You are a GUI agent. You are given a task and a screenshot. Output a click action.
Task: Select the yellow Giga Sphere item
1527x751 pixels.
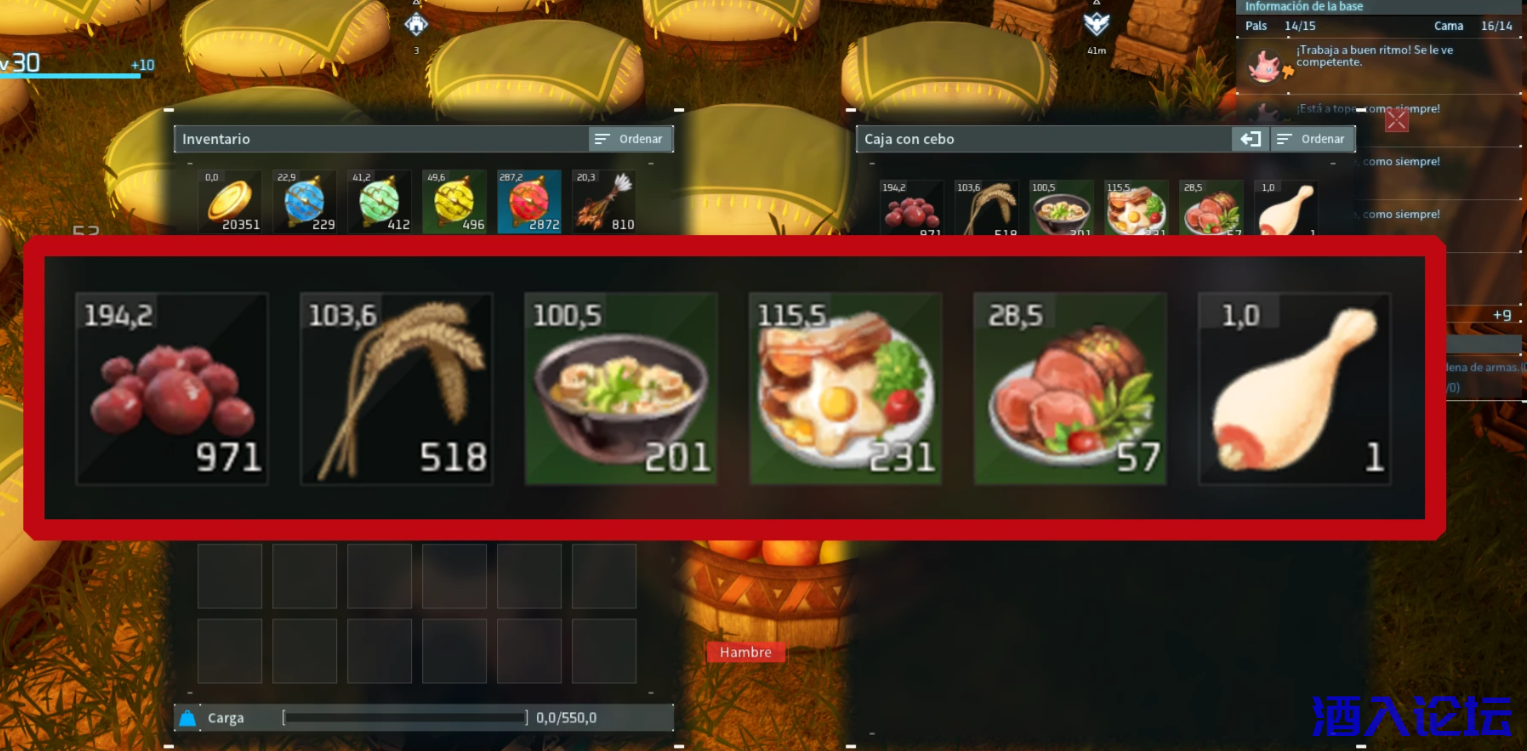coord(454,202)
